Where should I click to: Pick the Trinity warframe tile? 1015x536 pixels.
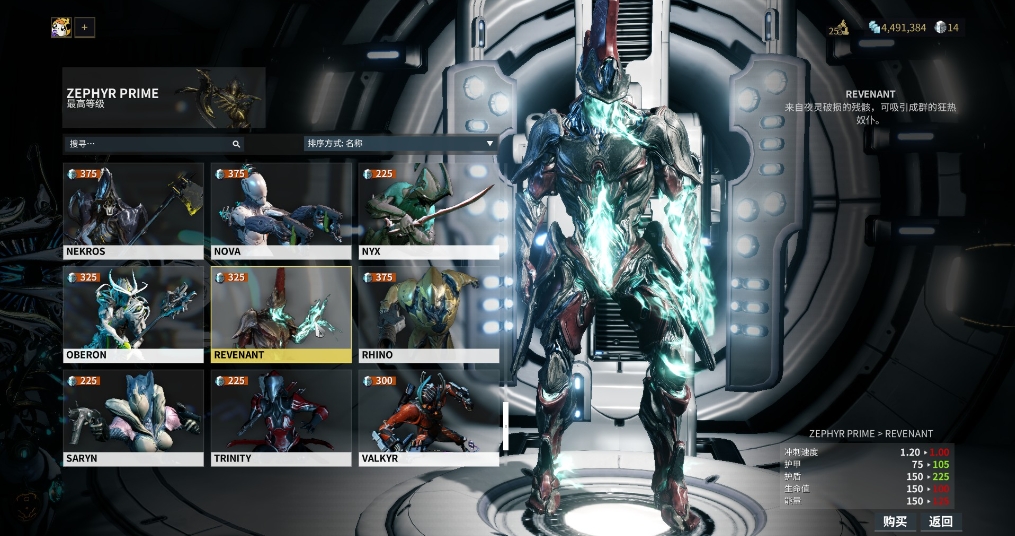point(281,418)
